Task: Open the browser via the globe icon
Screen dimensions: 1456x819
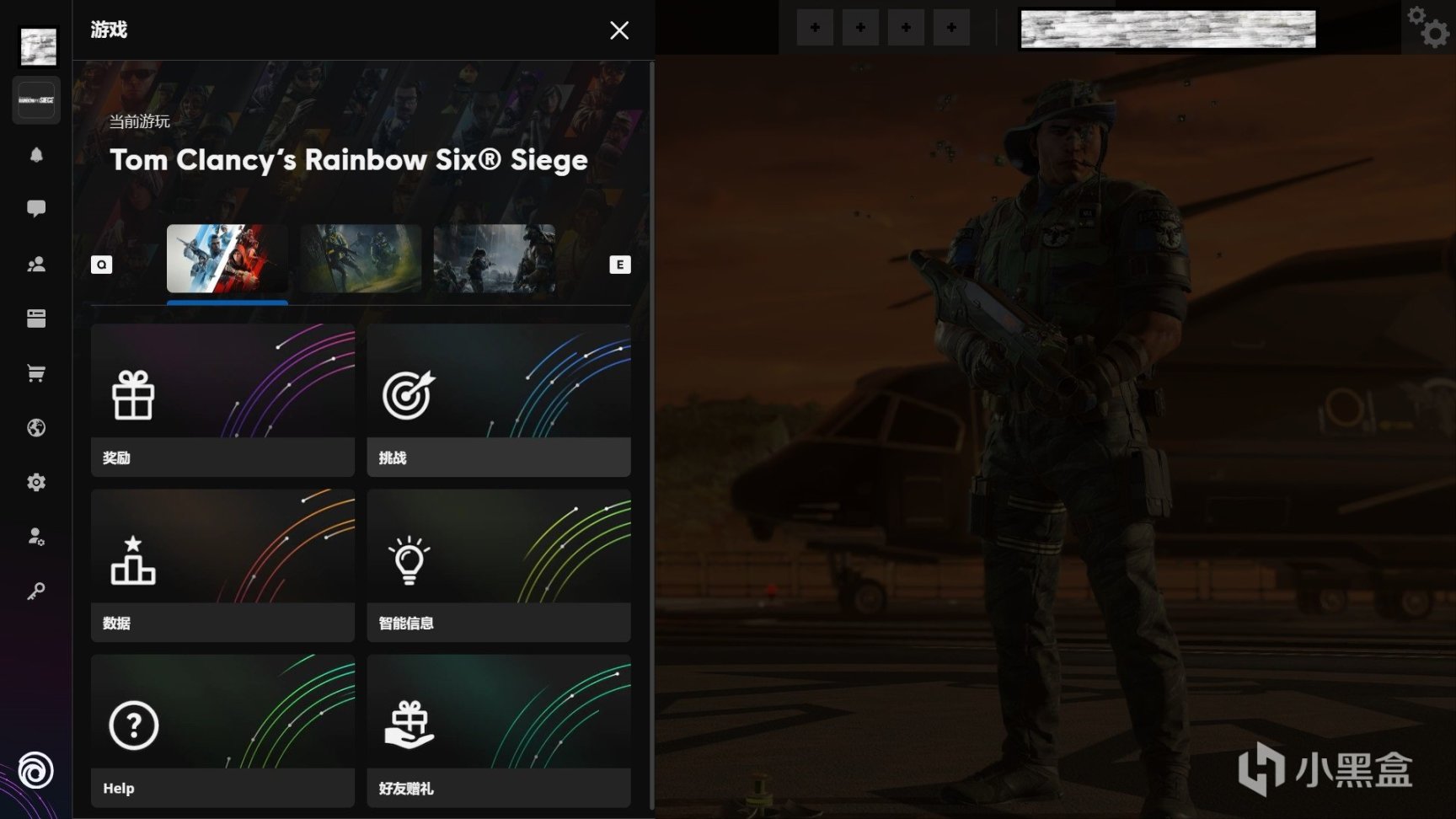Action: click(35, 427)
